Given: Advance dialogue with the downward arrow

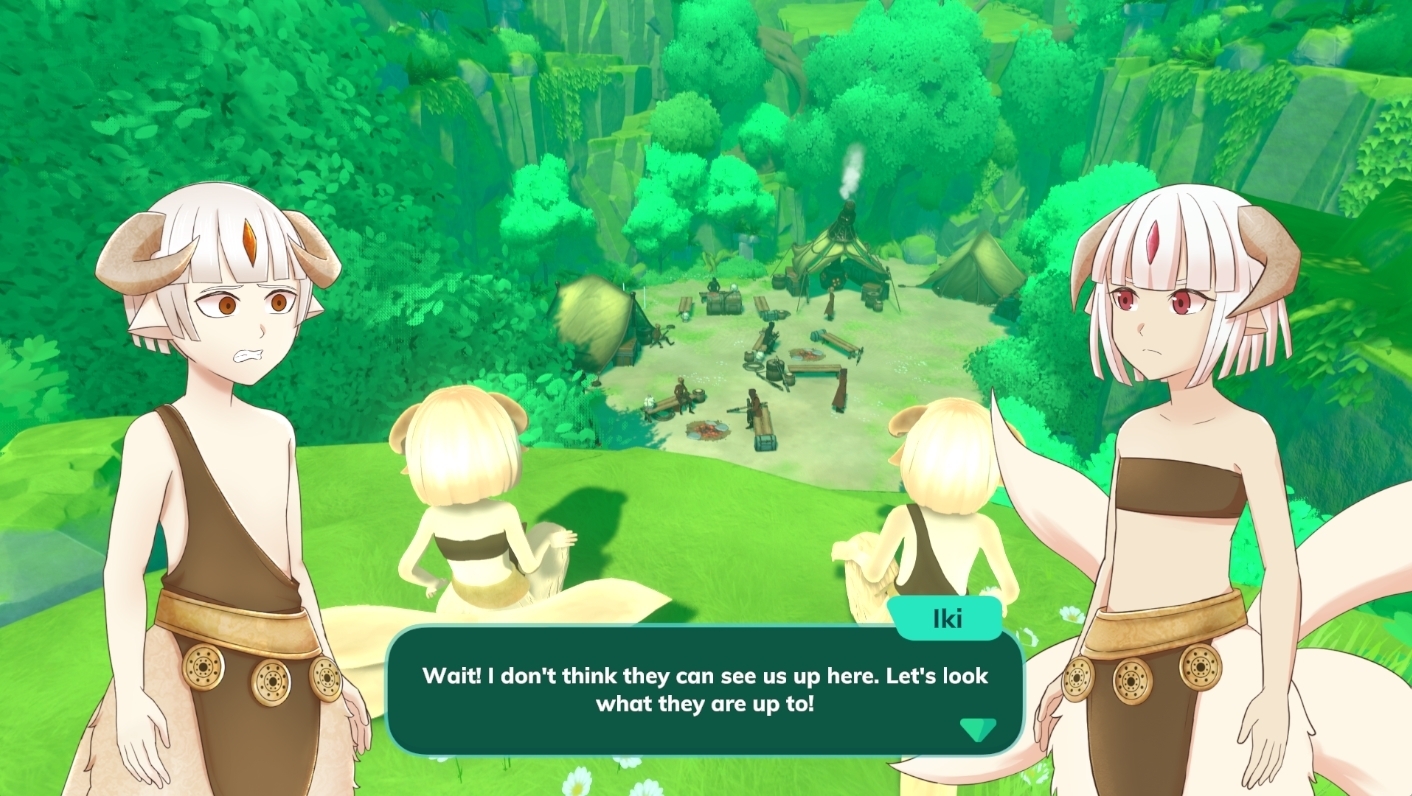Looking at the screenshot, I should pyautogui.click(x=977, y=729).
